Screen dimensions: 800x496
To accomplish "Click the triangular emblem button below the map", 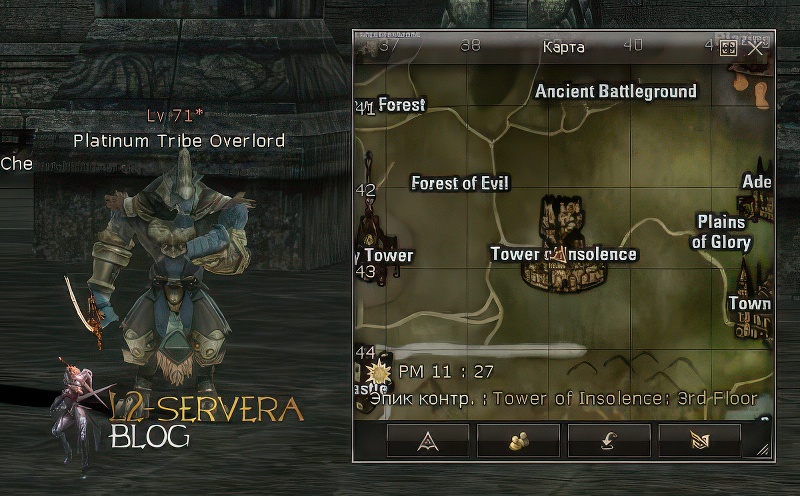I will pyautogui.click(x=427, y=439).
